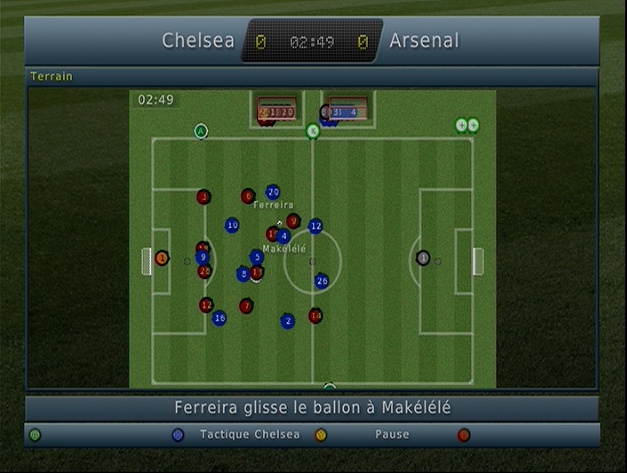Choose the Pause option label
This screenshot has height=473, width=627.
coord(392,435)
